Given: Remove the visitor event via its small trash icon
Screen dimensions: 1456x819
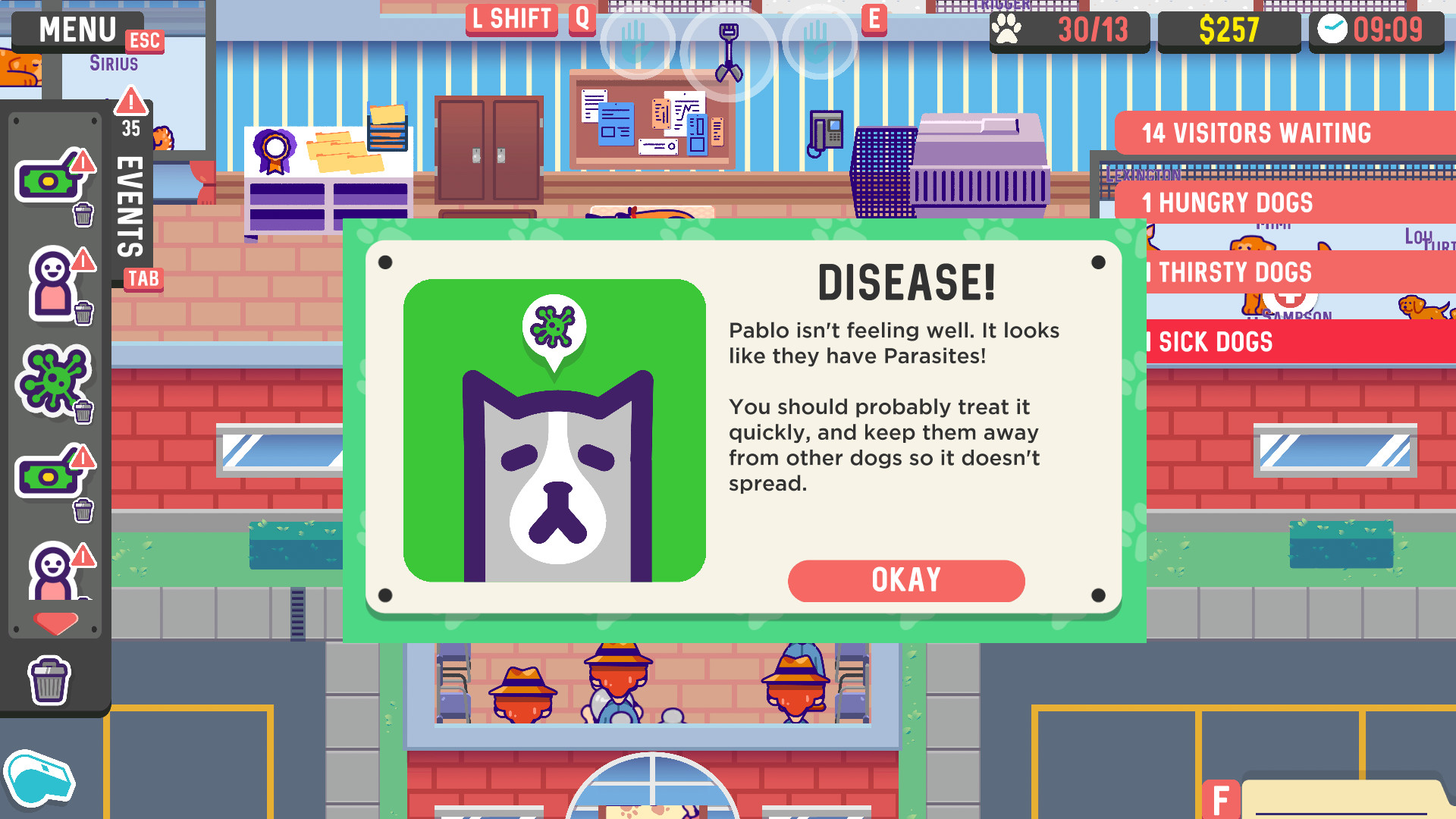Looking at the screenshot, I should (82, 312).
